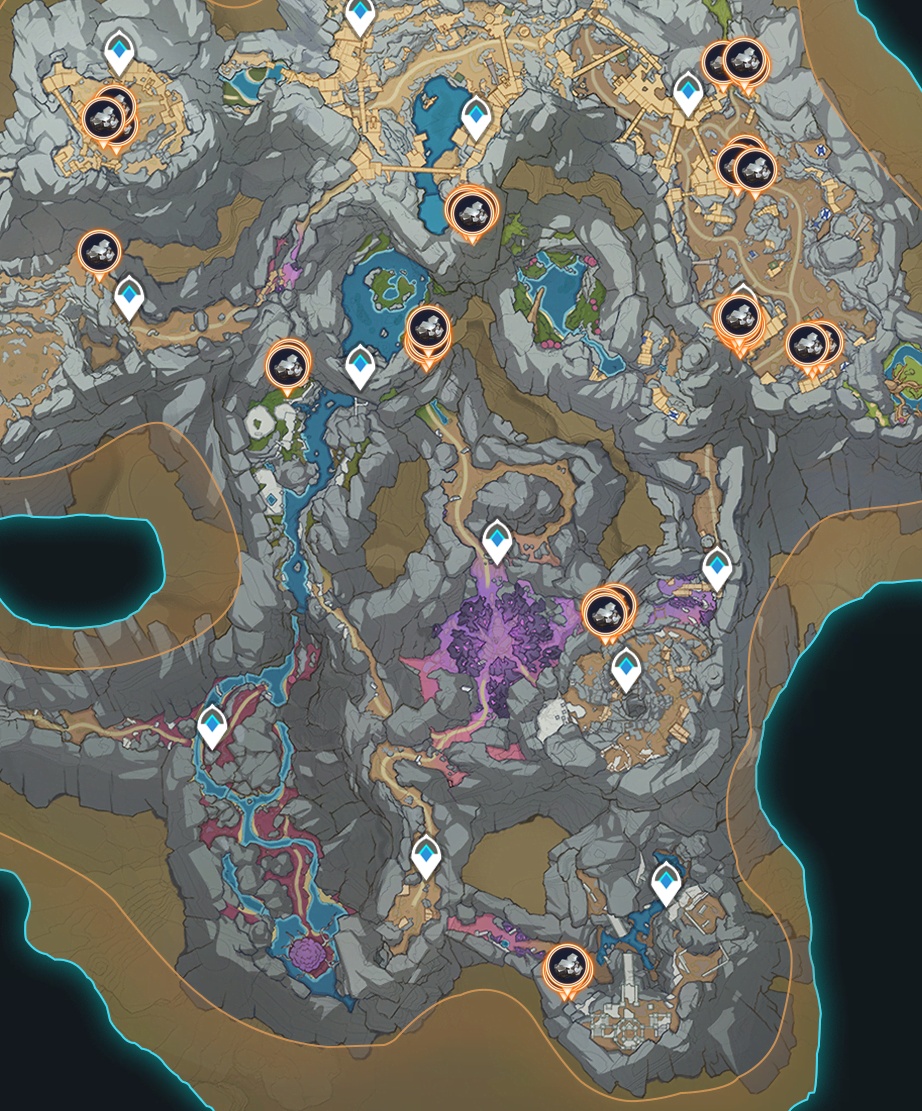Image resolution: width=922 pixels, height=1111 pixels.
Task: Click the ore marker cluster below the northern lake
Action: click(471, 211)
